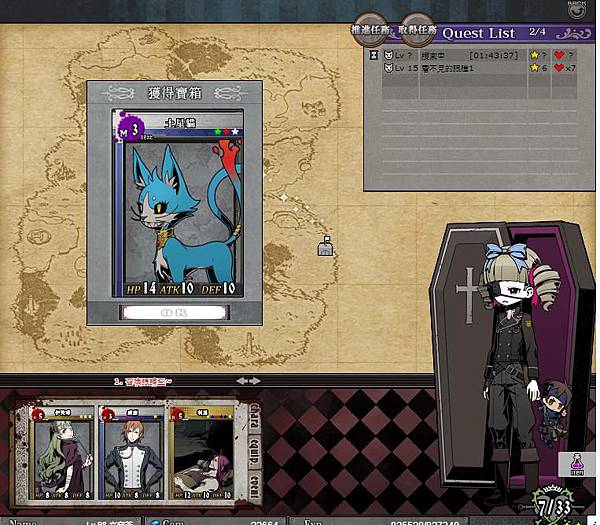Switch to the equip tab
This screenshot has width=600, height=525.
pyautogui.click(x=255, y=450)
